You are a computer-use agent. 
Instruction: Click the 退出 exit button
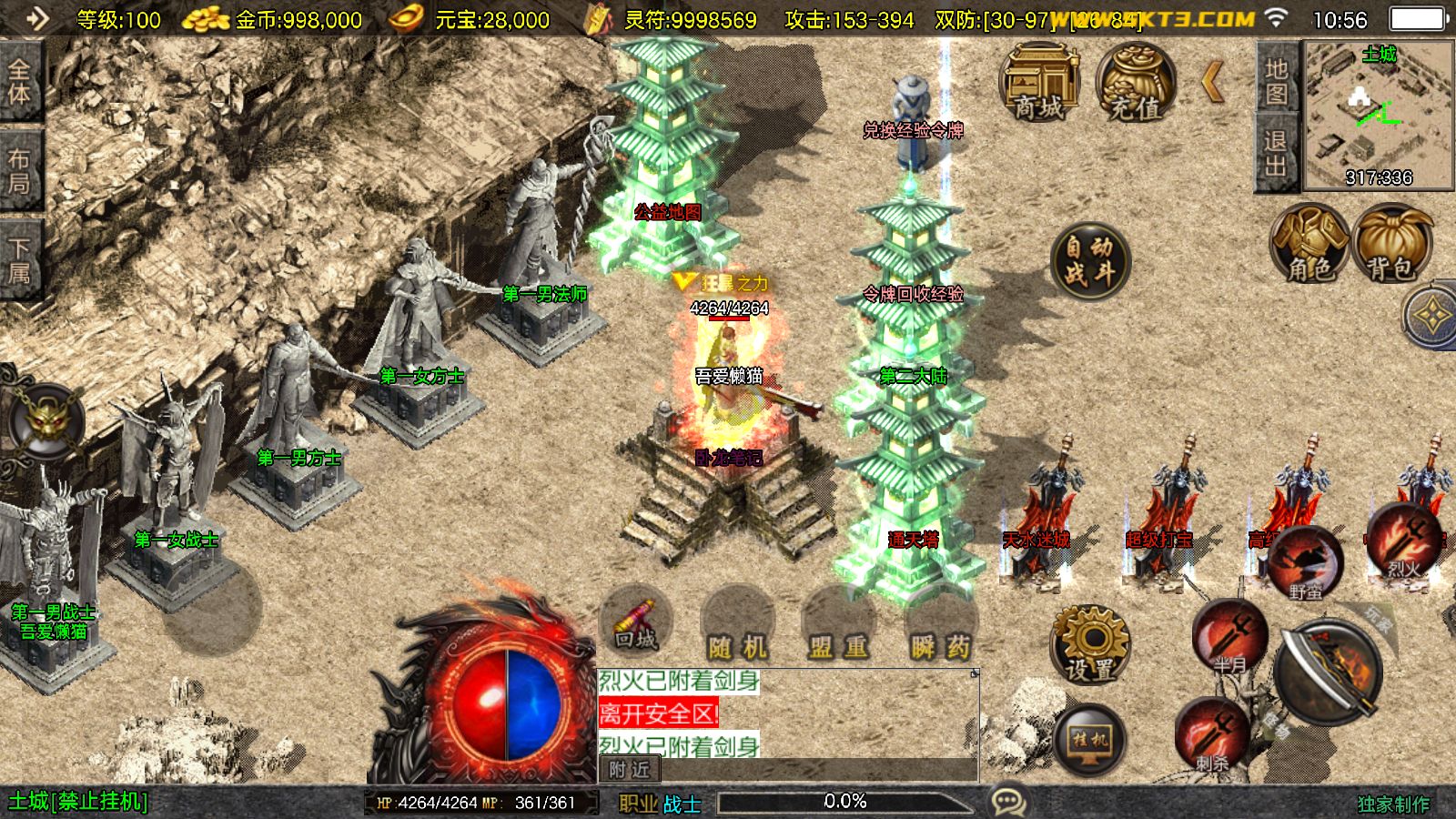1275,152
